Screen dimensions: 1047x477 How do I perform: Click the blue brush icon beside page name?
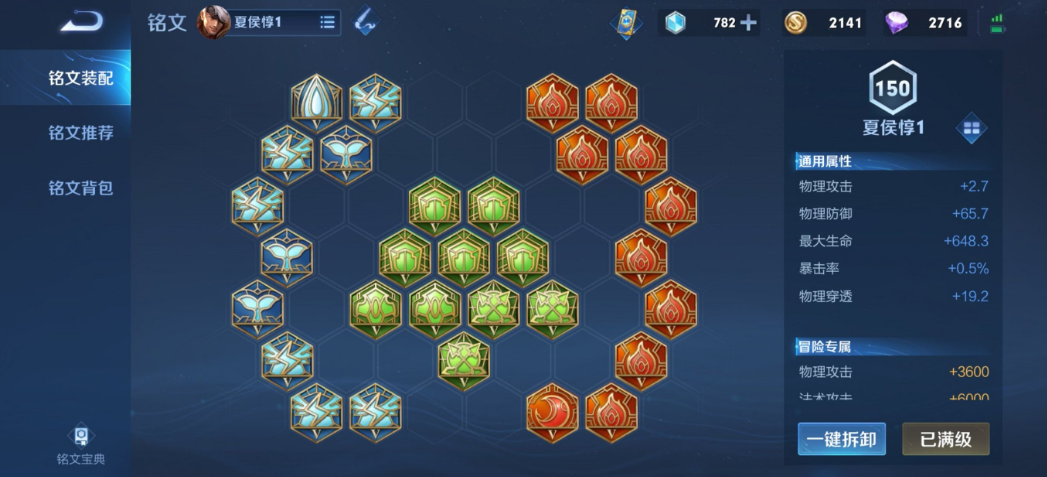tap(365, 22)
